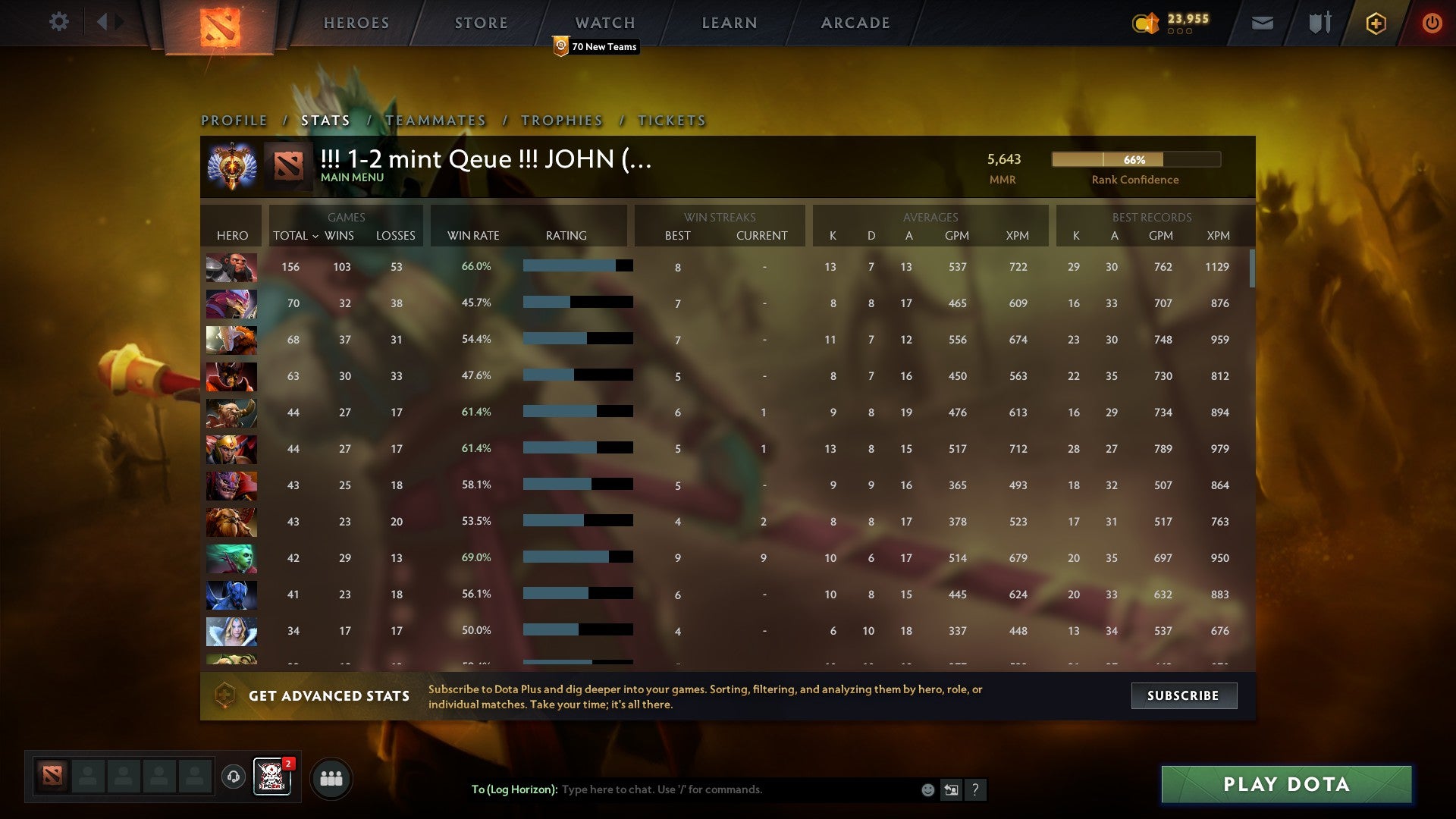The width and height of the screenshot is (1456, 819).
Task: Open the ARCADE menu item
Action: point(855,23)
